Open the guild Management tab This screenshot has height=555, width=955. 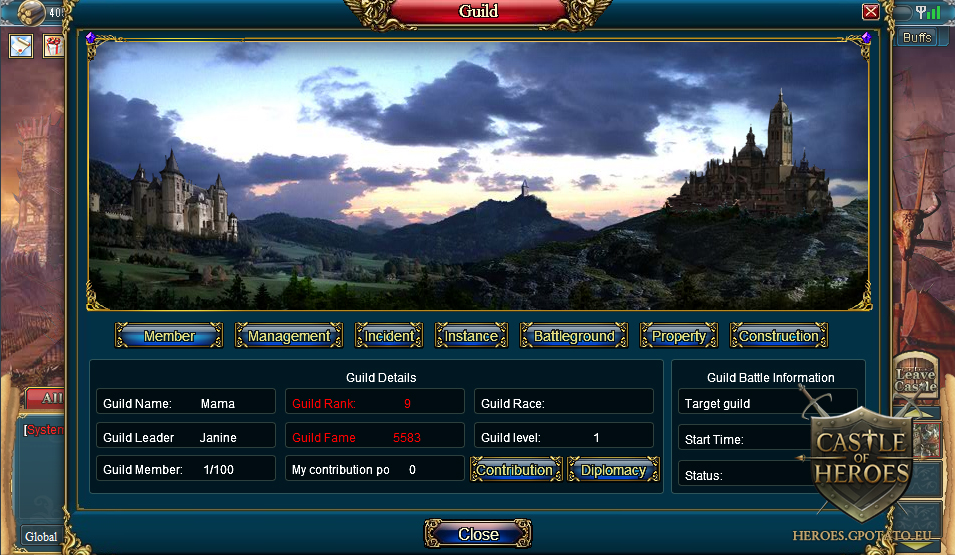coord(289,336)
